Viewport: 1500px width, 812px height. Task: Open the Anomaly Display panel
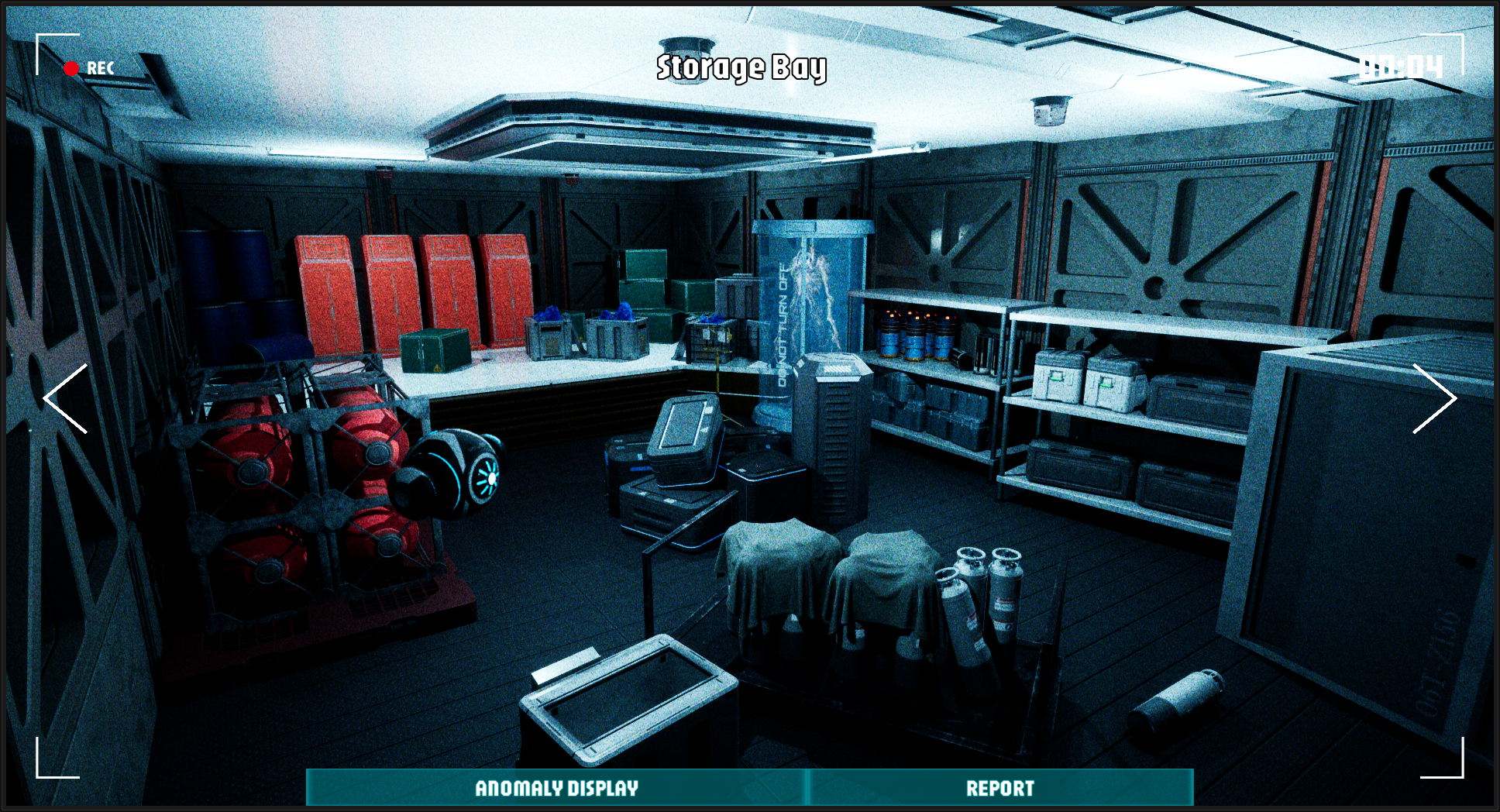[556, 788]
